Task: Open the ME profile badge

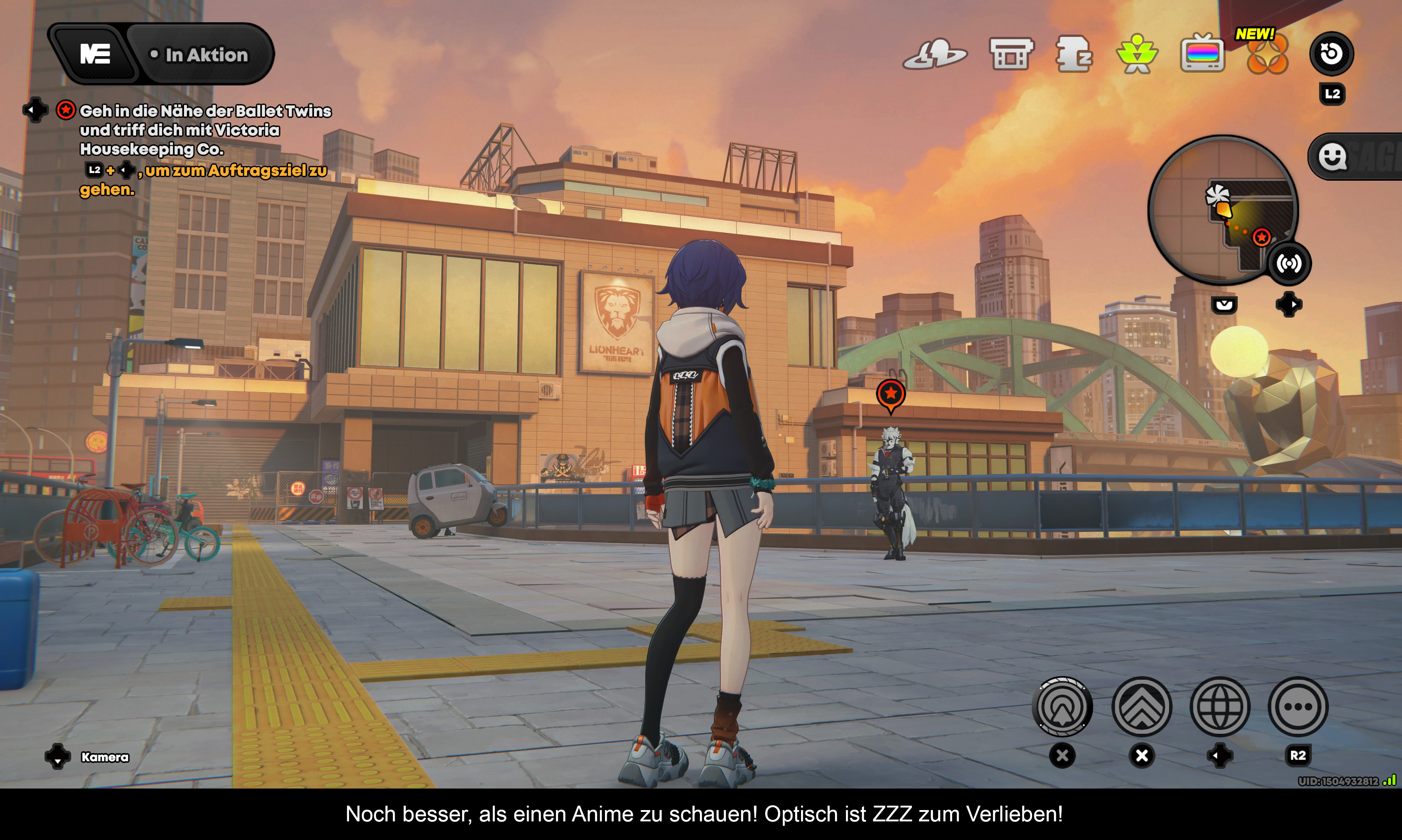Action: click(95, 54)
